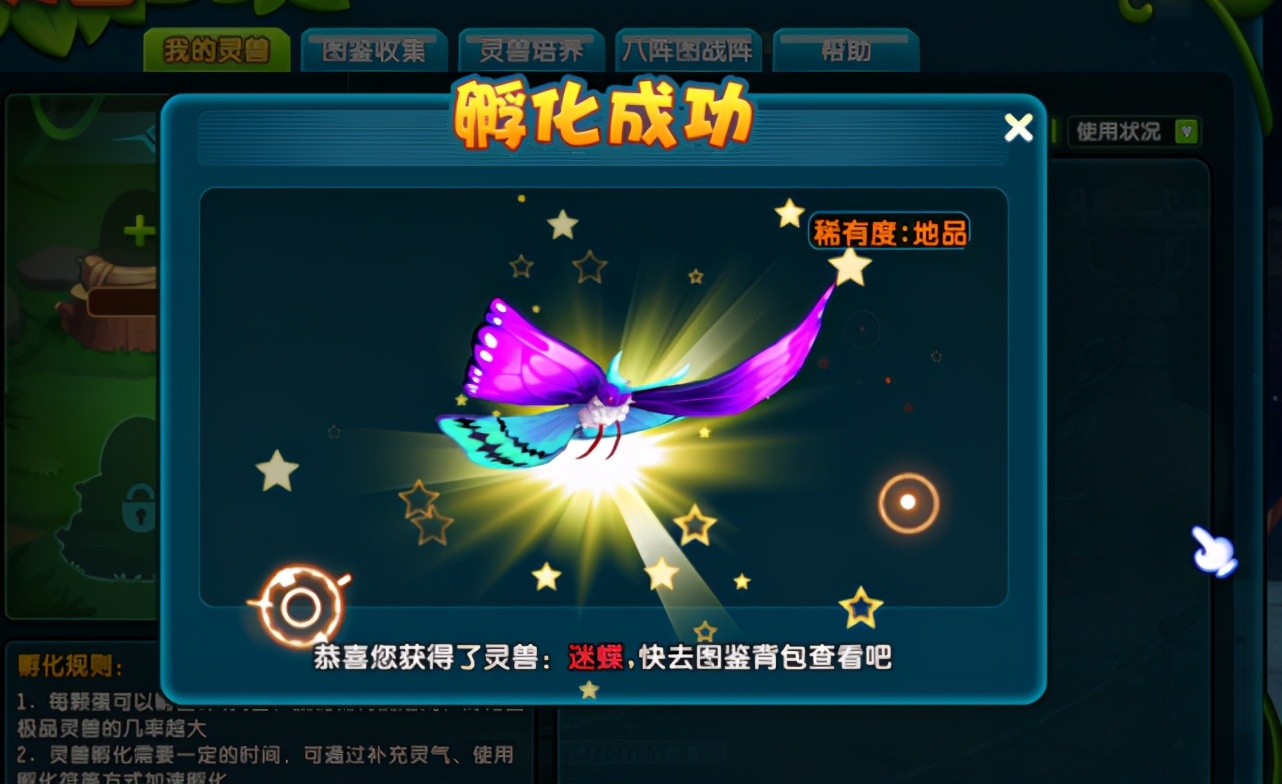Click the red 迷蝶 beast name link

[x=594, y=658]
